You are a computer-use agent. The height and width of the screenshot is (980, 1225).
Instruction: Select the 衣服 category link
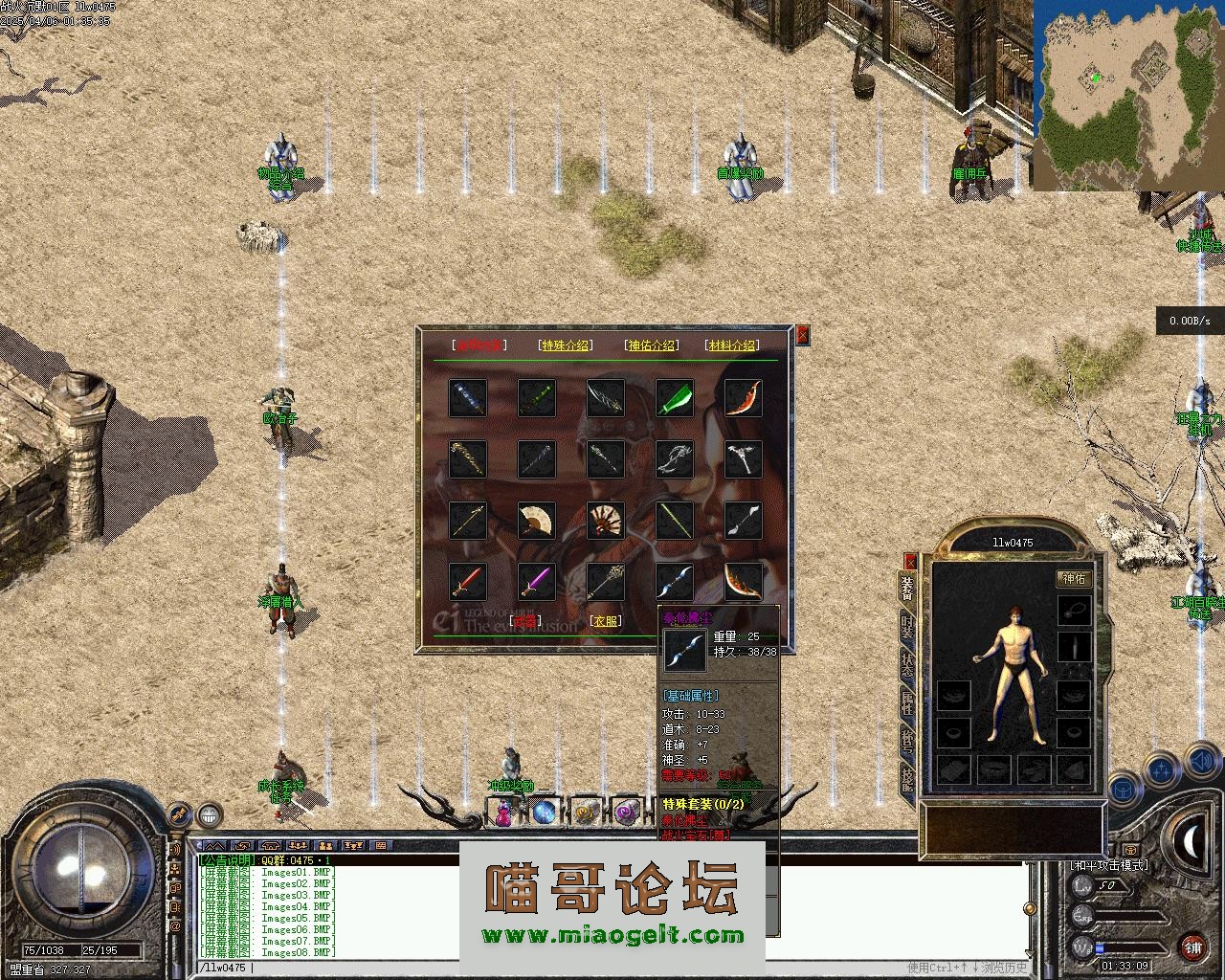(x=605, y=620)
